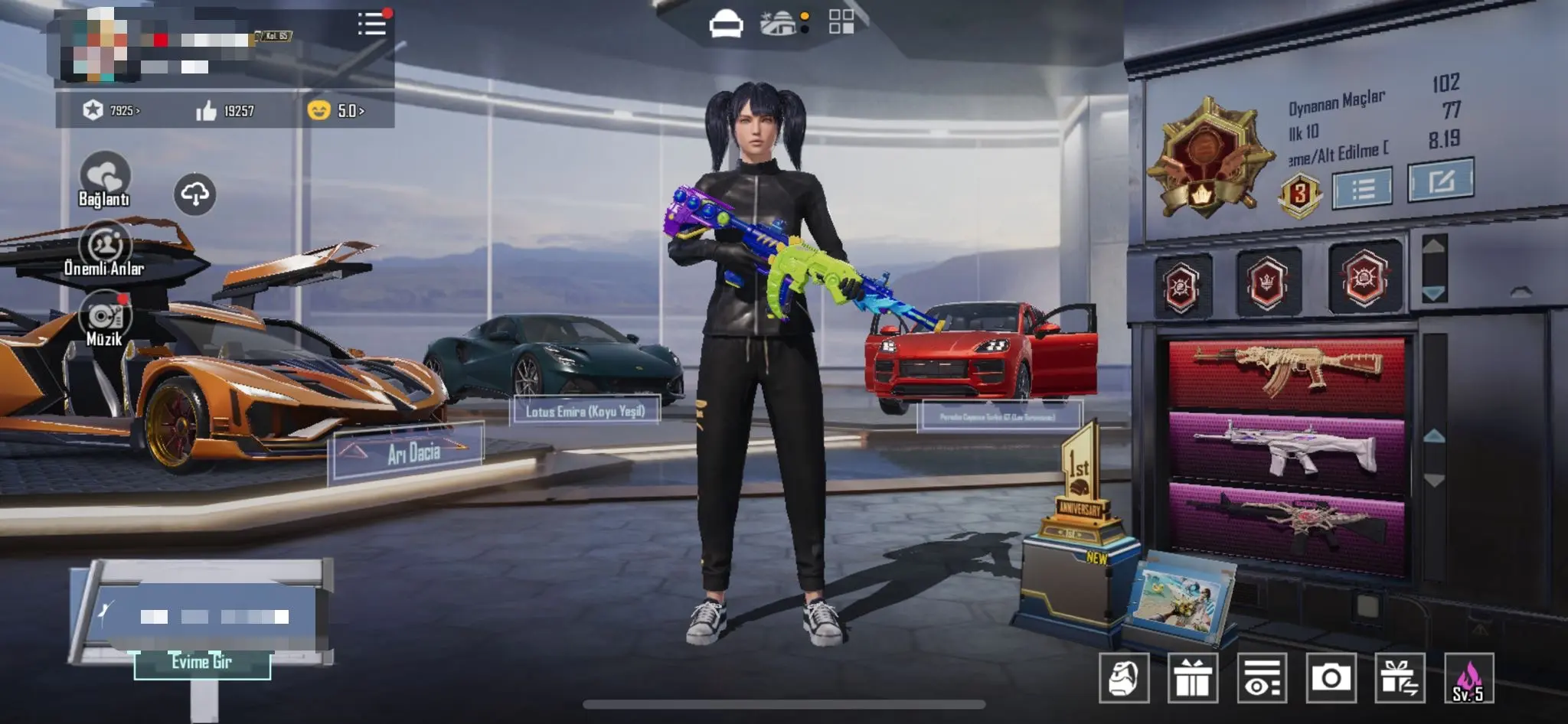
Task: Click the edit pencil button on stats panel
Action: 1440,181
